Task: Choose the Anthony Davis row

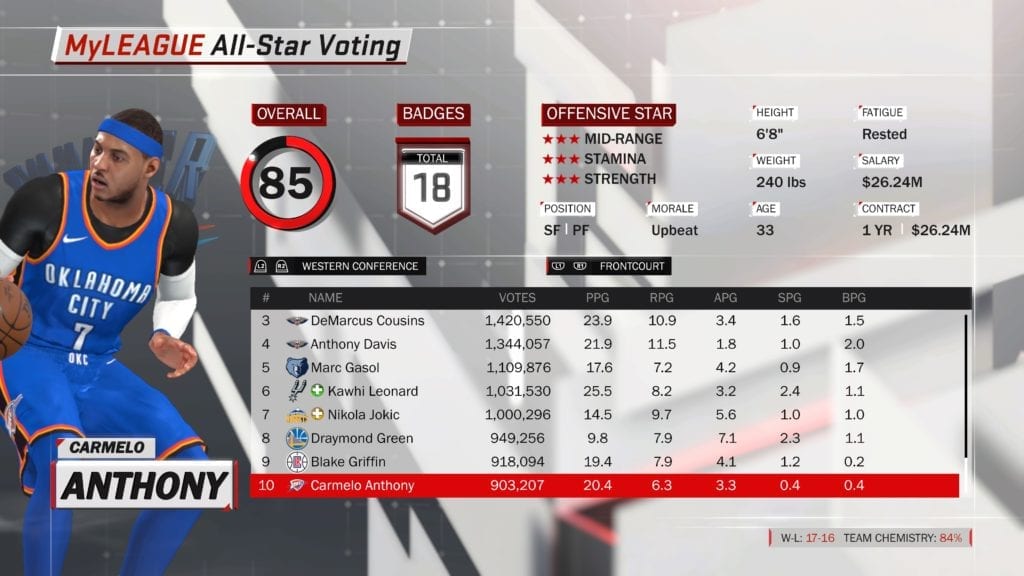Action: tap(354, 344)
